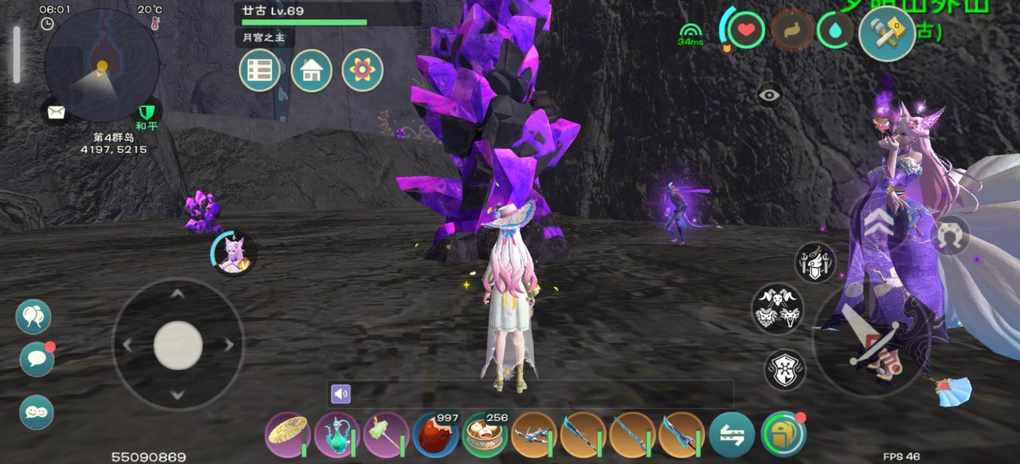Use the steamed buns item (258)
The image size is (1020, 464).
coord(484,435)
